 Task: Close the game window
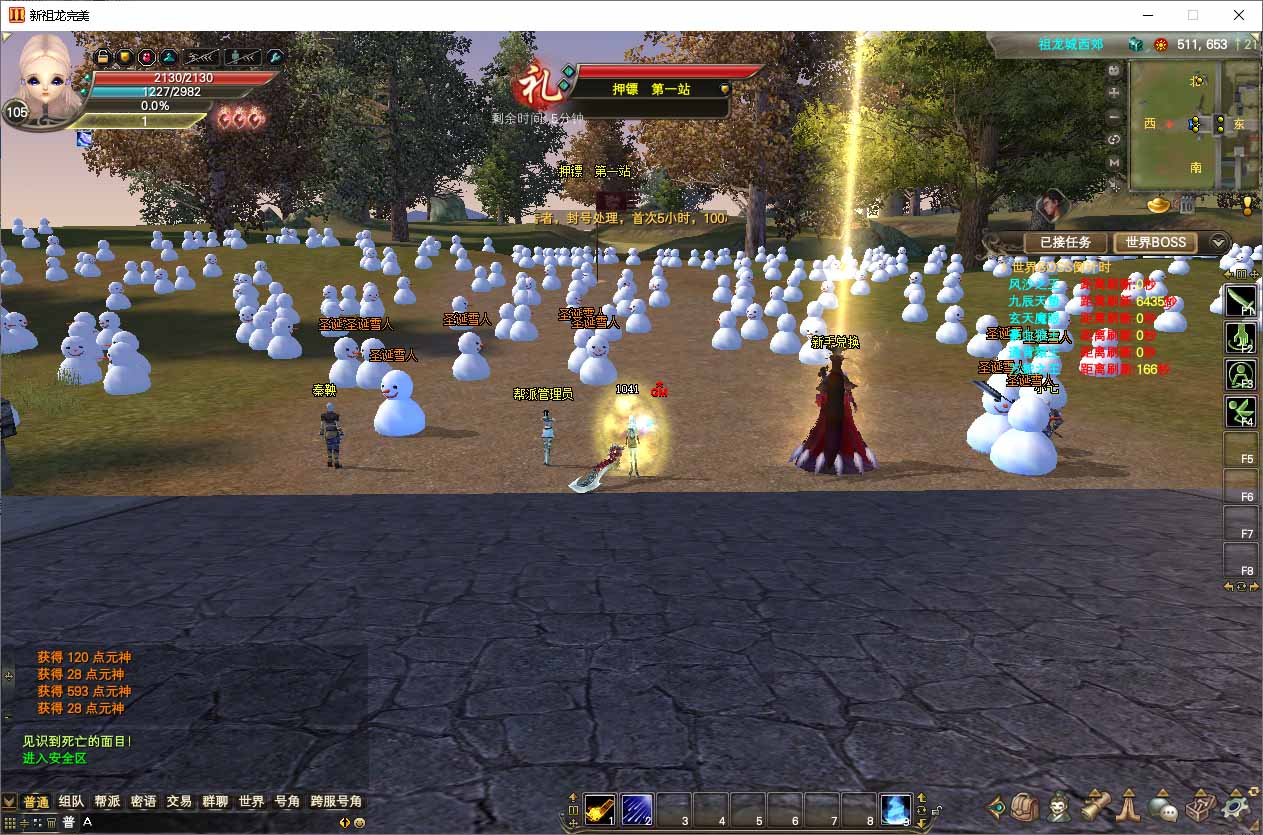tap(1239, 15)
